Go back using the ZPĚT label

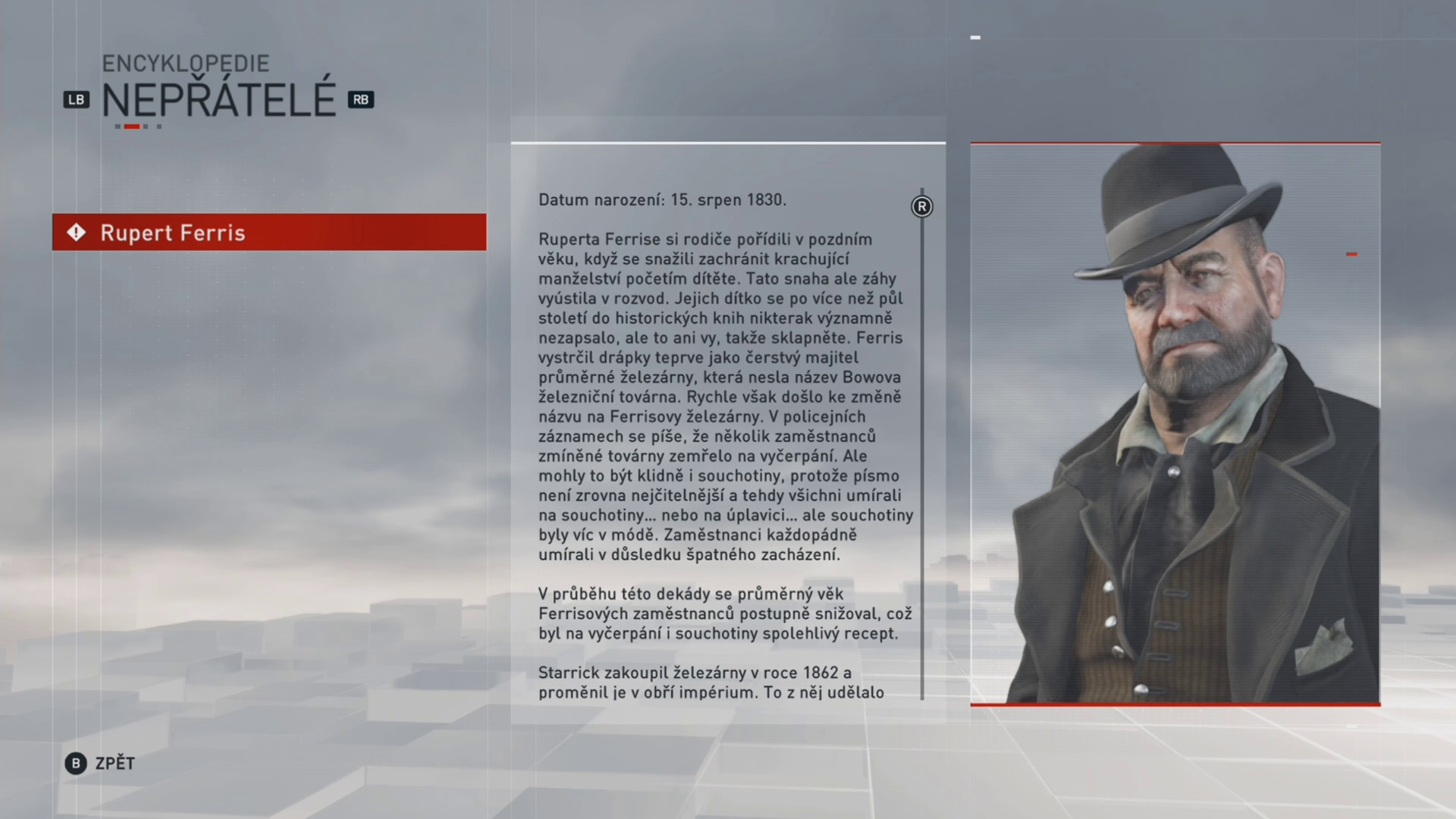[x=115, y=763]
